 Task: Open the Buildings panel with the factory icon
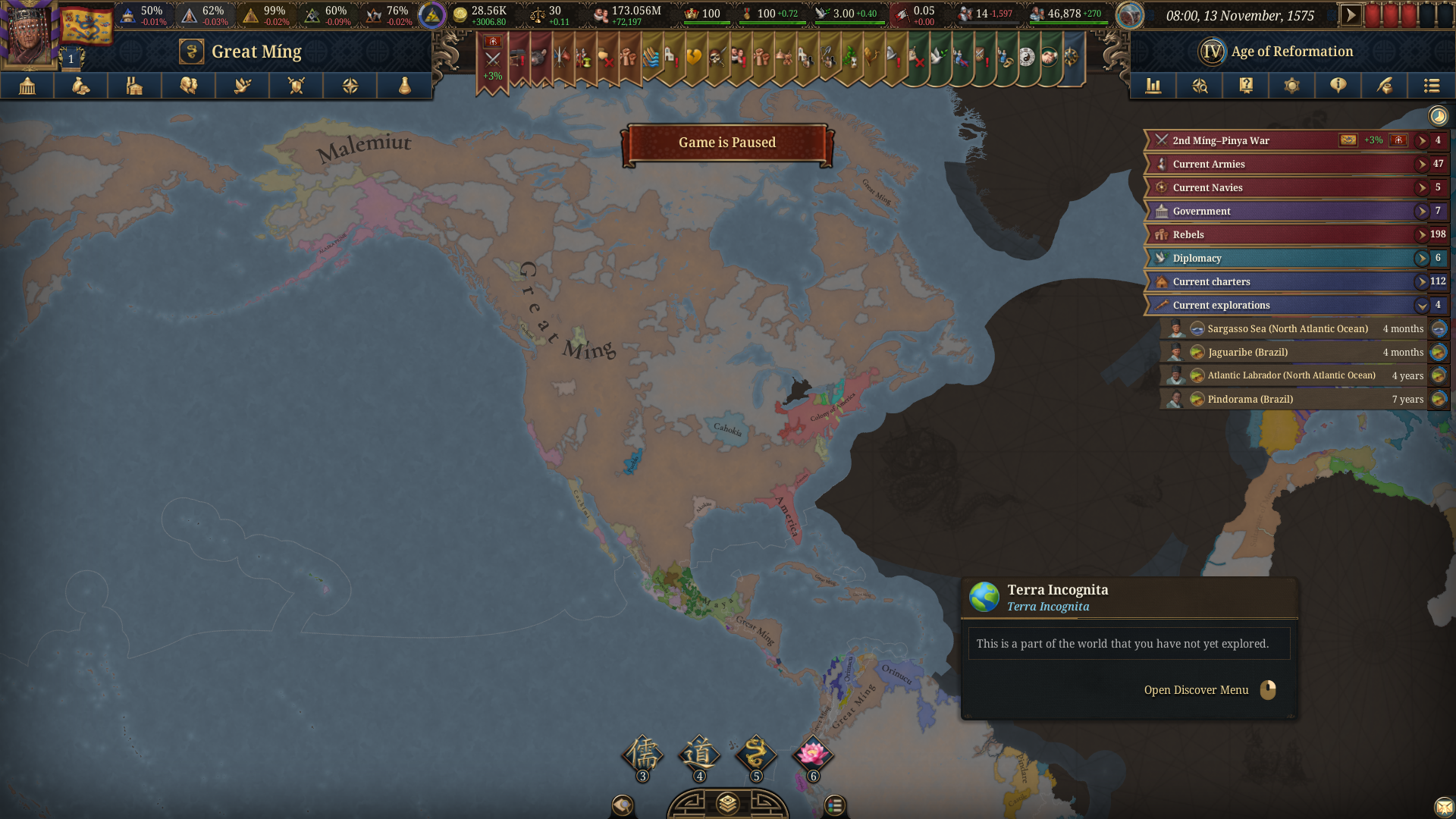coord(134,86)
